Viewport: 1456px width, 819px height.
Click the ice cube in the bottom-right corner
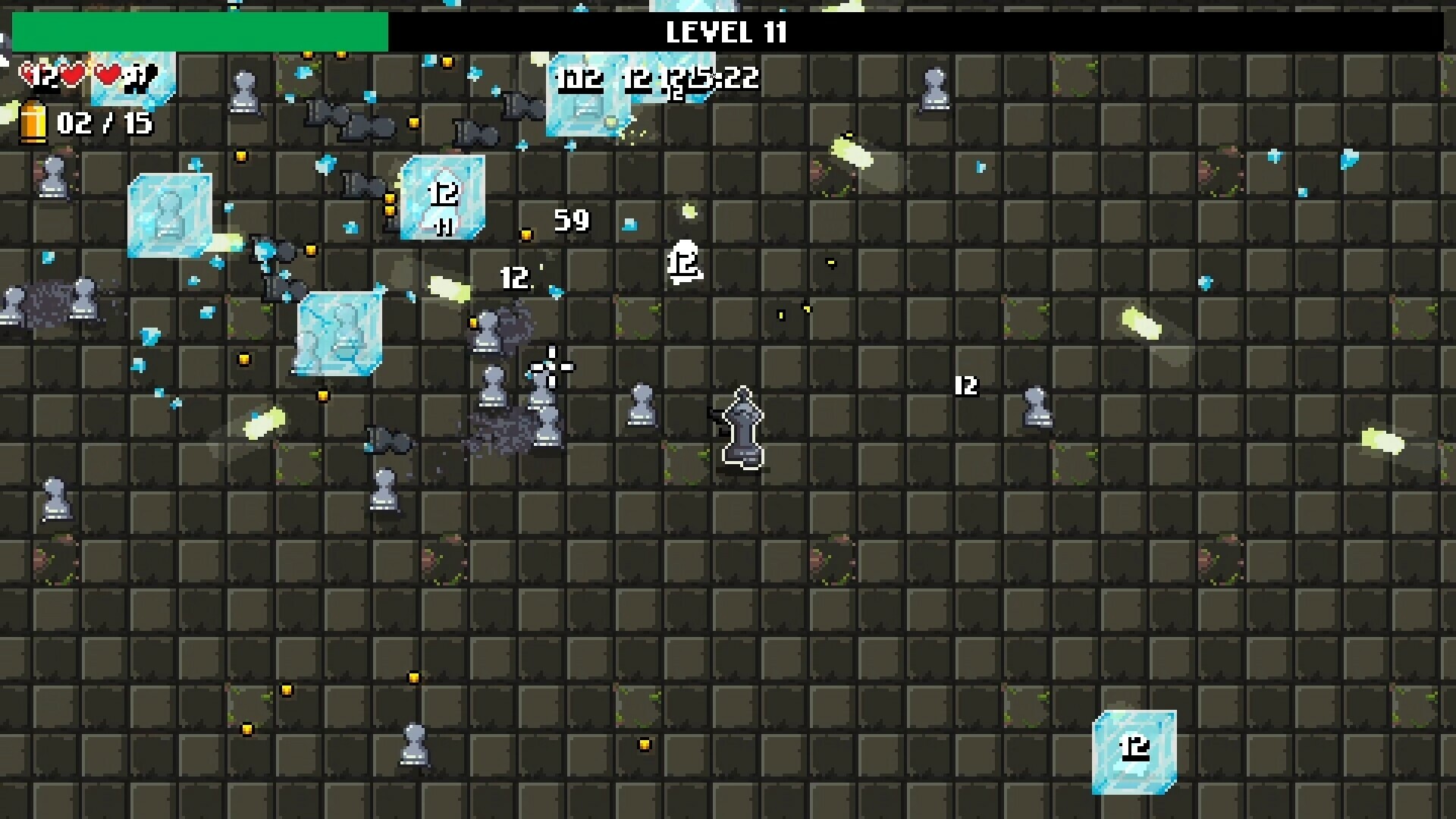point(1134,751)
